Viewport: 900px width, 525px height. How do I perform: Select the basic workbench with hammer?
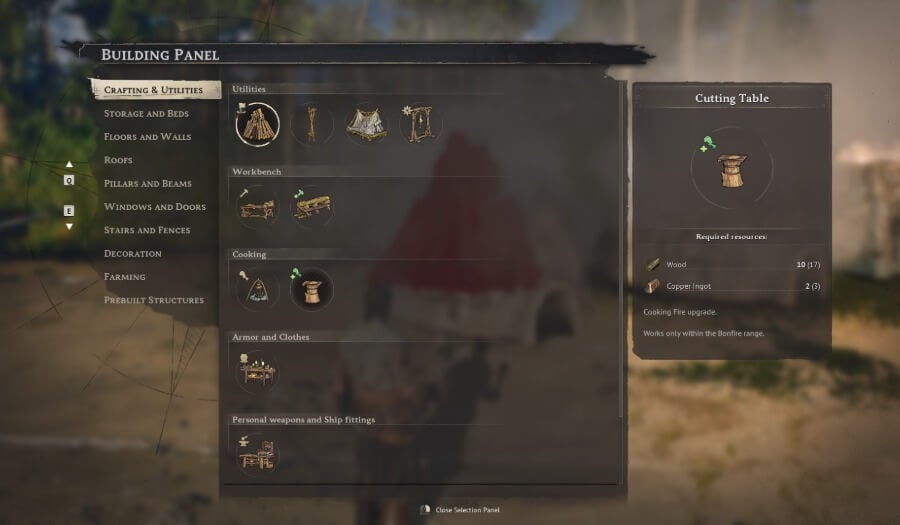[258, 207]
